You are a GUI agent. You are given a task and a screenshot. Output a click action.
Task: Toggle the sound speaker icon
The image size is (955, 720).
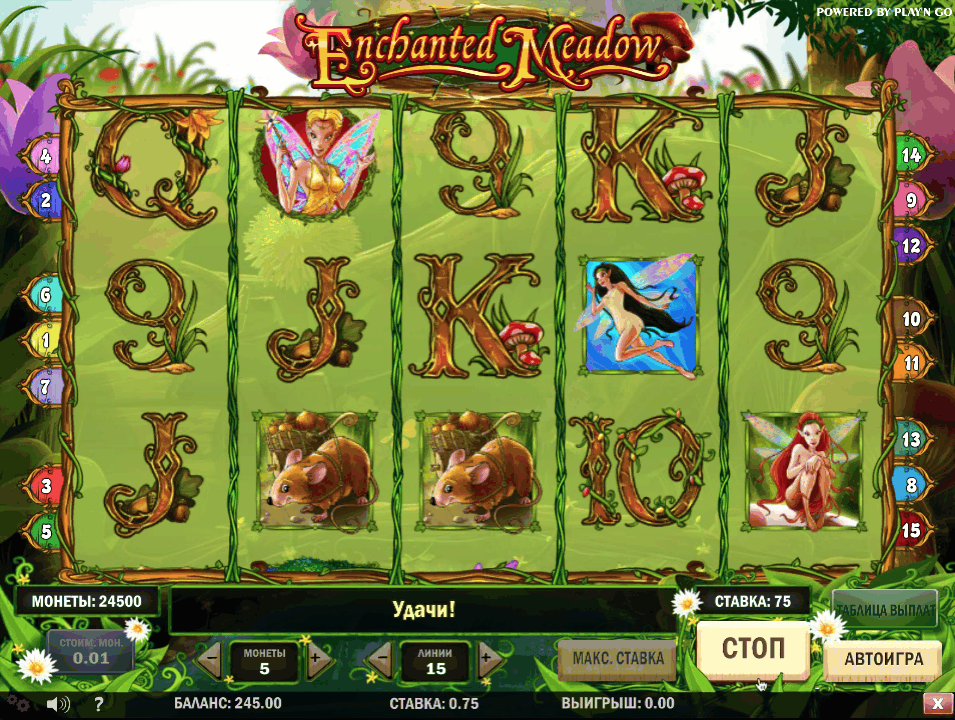tap(57, 704)
